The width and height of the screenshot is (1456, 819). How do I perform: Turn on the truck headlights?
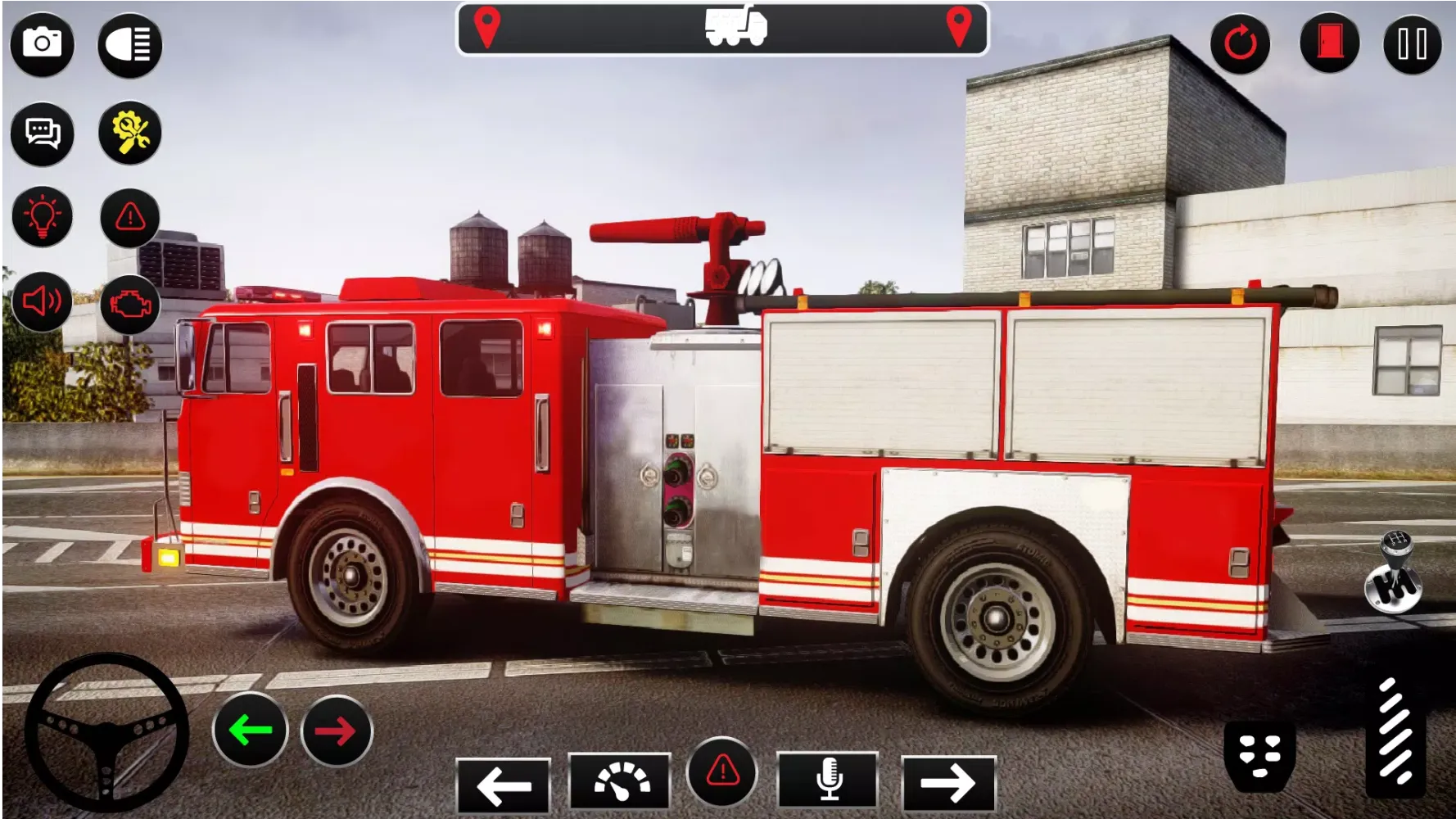[129, 45]
